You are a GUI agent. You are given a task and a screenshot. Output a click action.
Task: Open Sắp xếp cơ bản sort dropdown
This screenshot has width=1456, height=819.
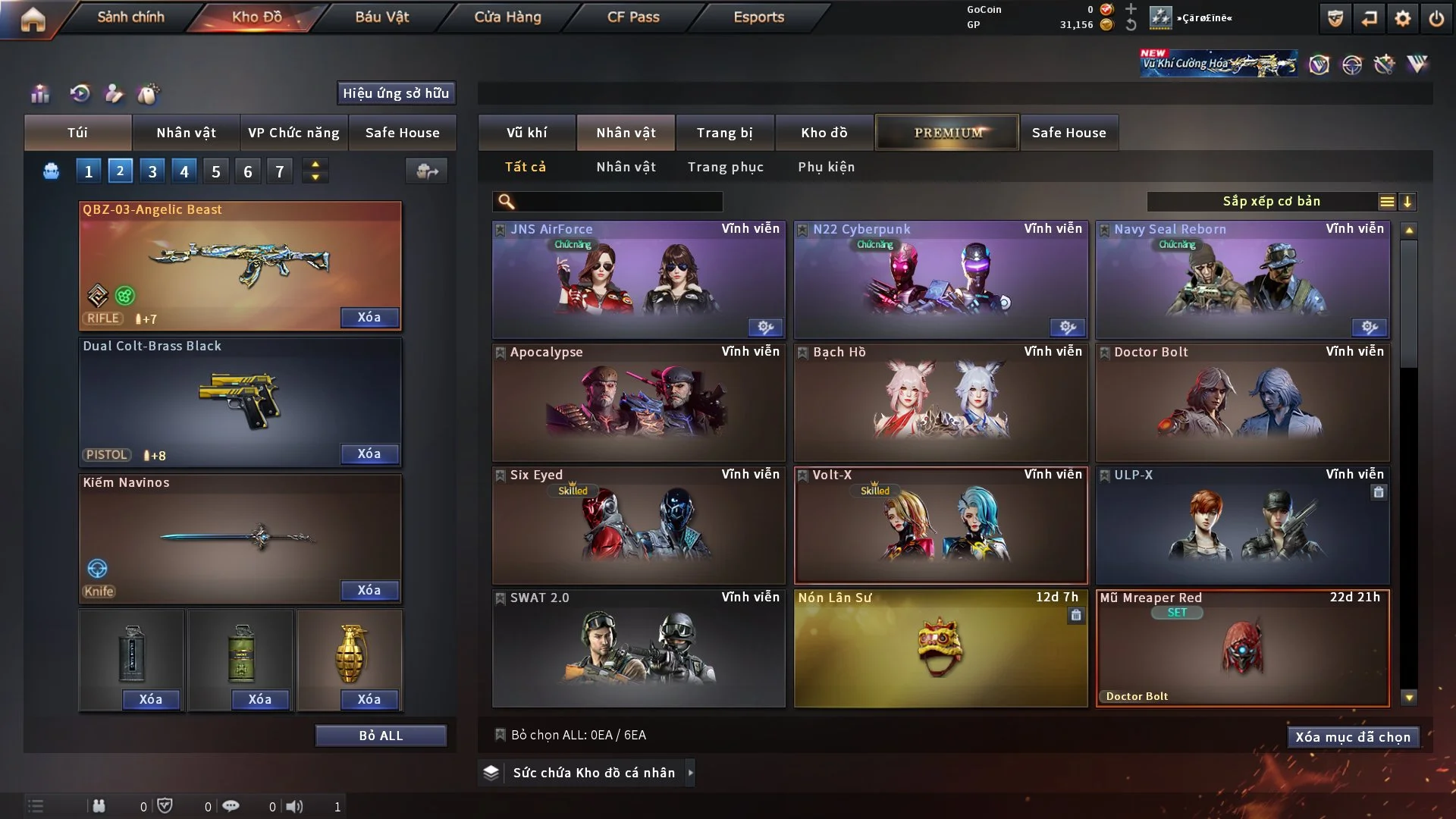(x=1272, y=202)
